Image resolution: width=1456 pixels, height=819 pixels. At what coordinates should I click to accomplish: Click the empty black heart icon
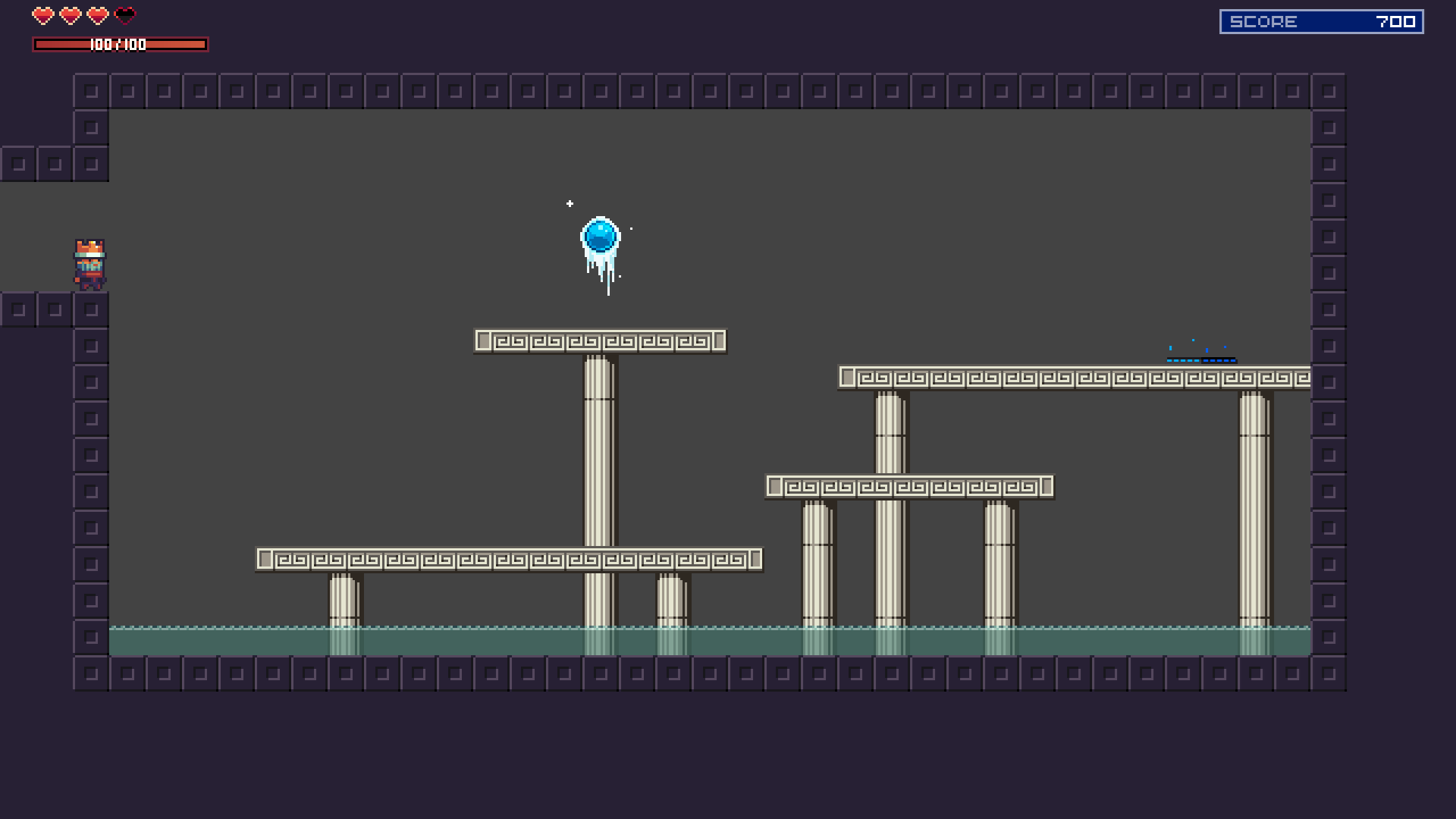pos(124,14)
